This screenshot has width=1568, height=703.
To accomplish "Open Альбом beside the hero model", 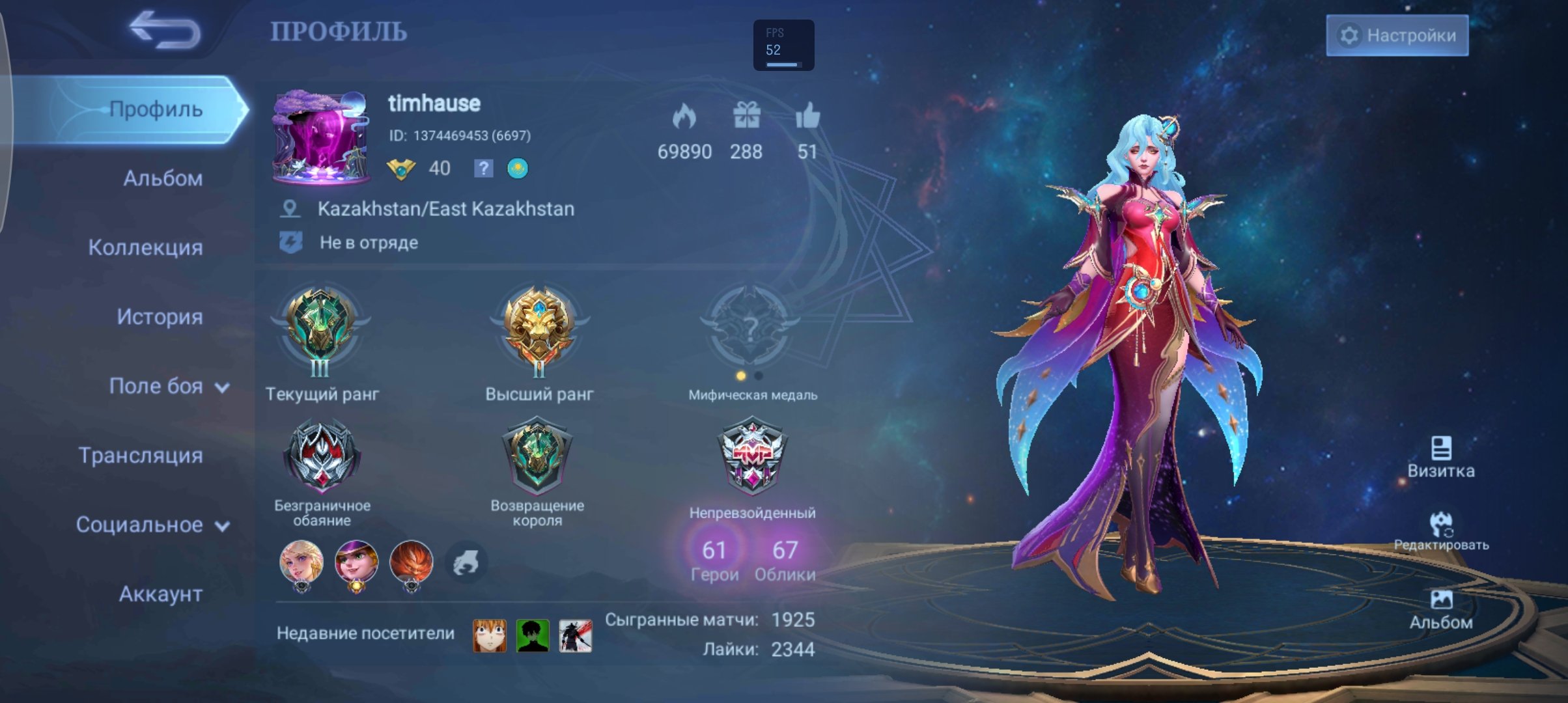I will pos(1440,609).
